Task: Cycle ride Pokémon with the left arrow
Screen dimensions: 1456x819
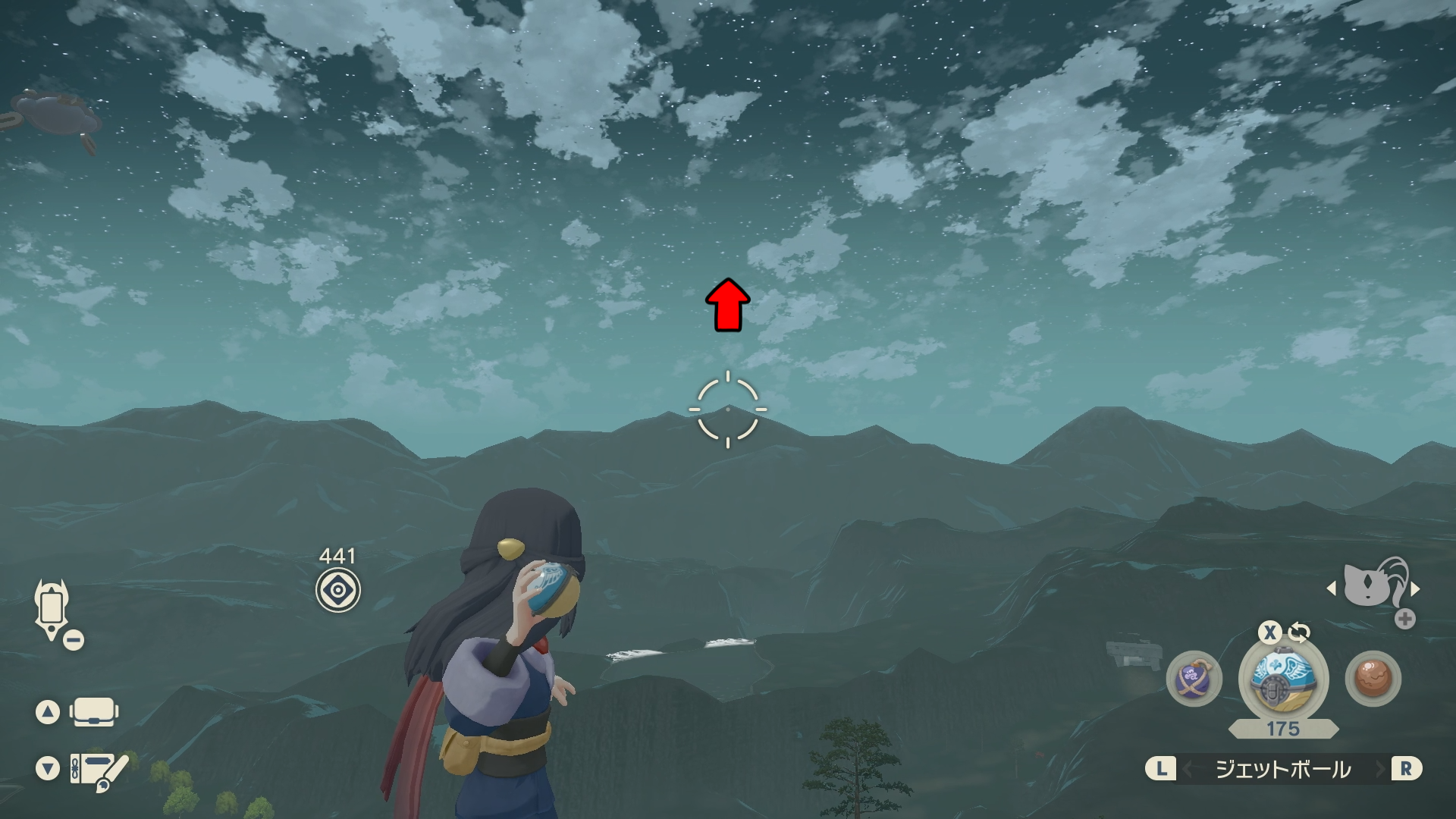Action: [1332, 588]
